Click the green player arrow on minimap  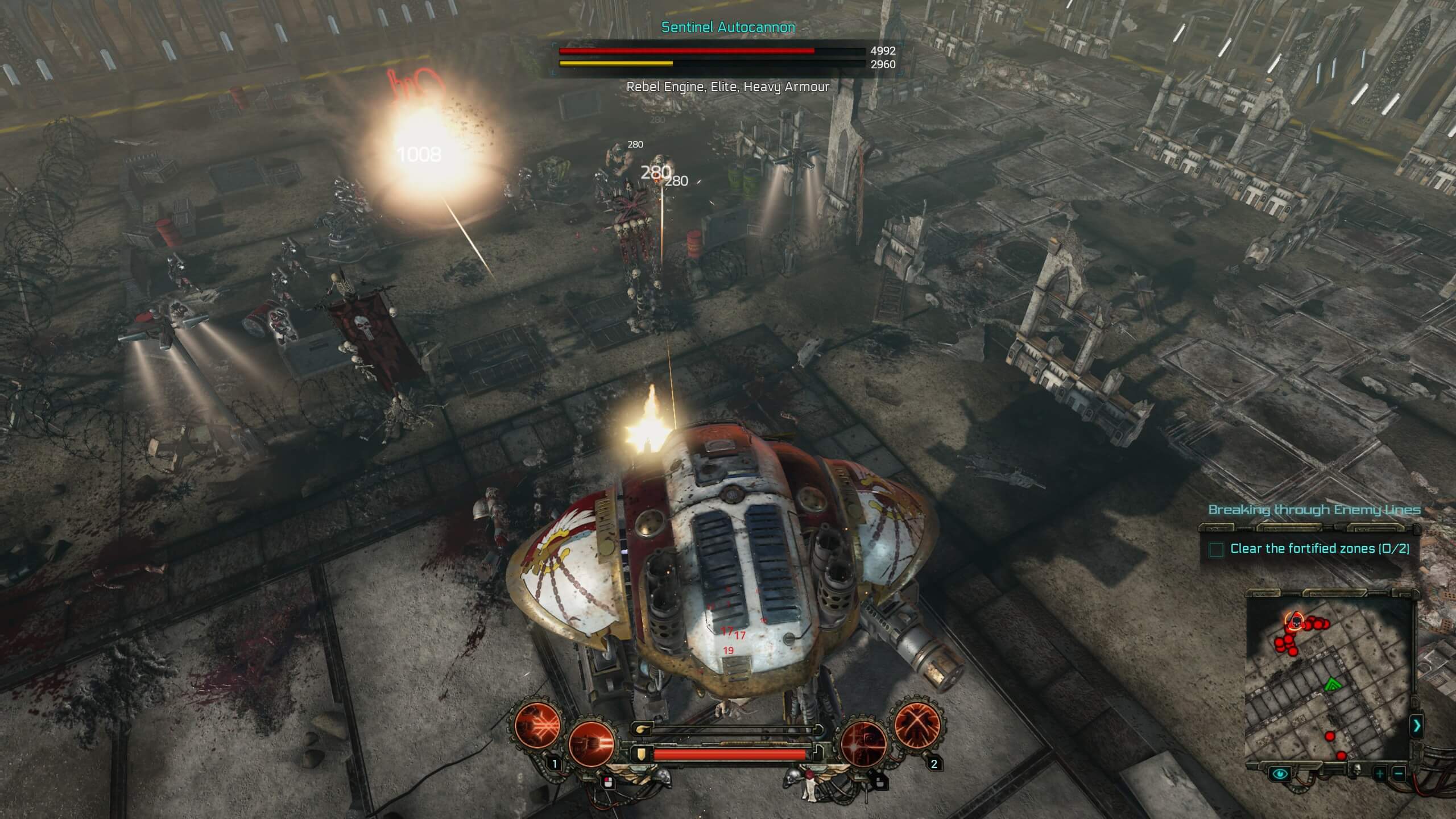click(1332, 685)
